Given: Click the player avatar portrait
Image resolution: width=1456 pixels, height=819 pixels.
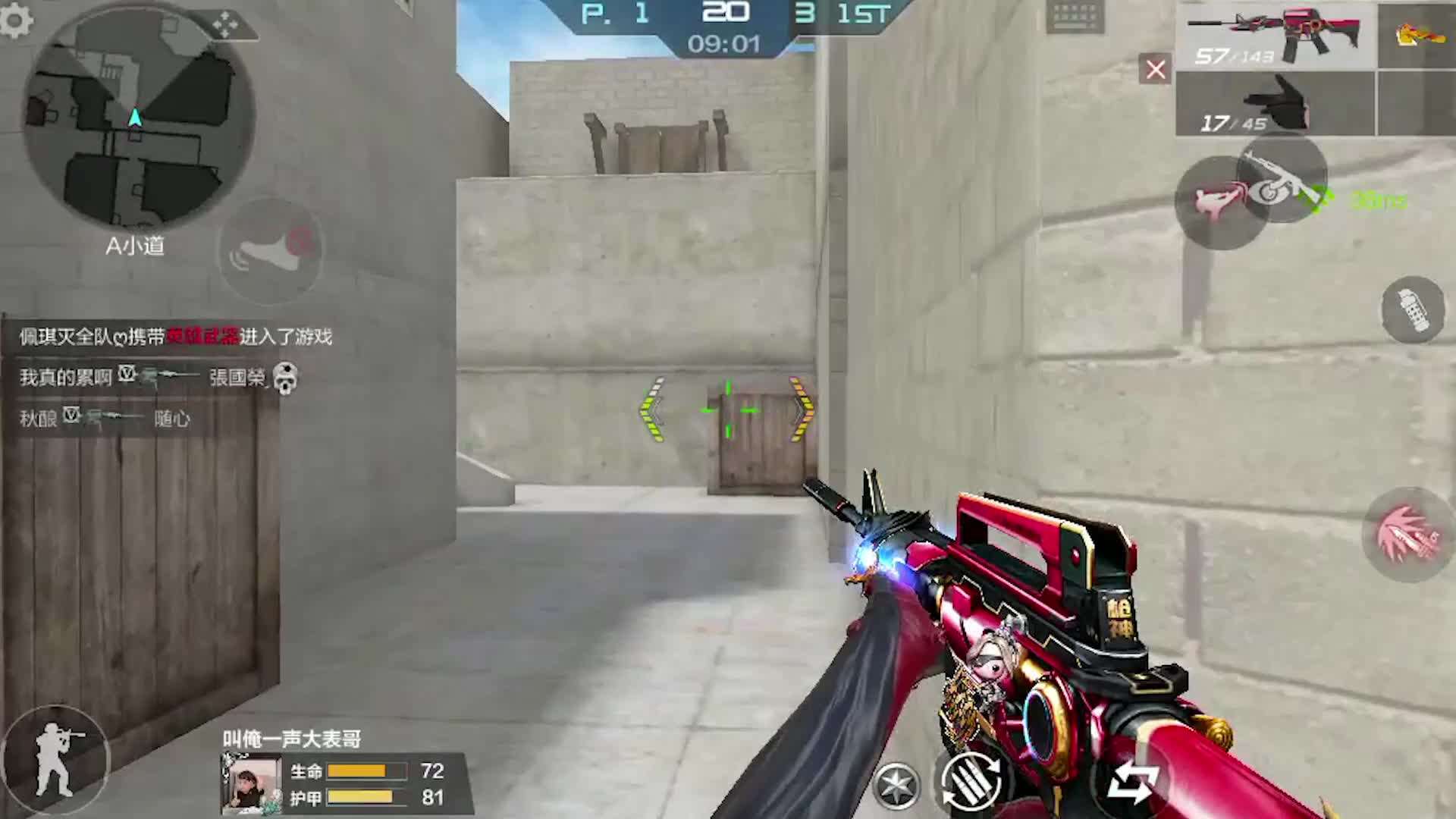Looking at the screenshot, I should click(x=251, y=785).
